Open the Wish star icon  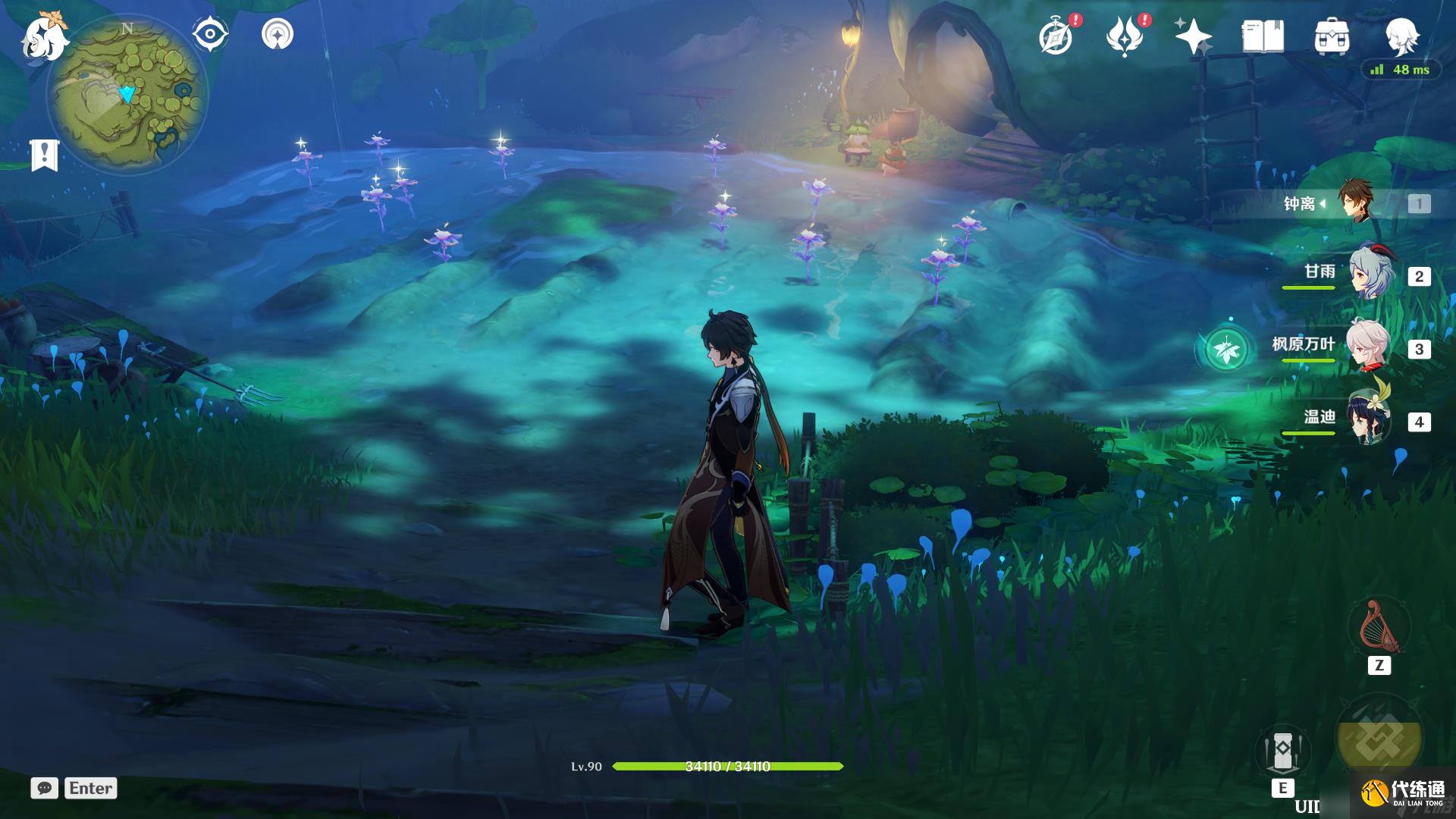[x=1193, y=36]
